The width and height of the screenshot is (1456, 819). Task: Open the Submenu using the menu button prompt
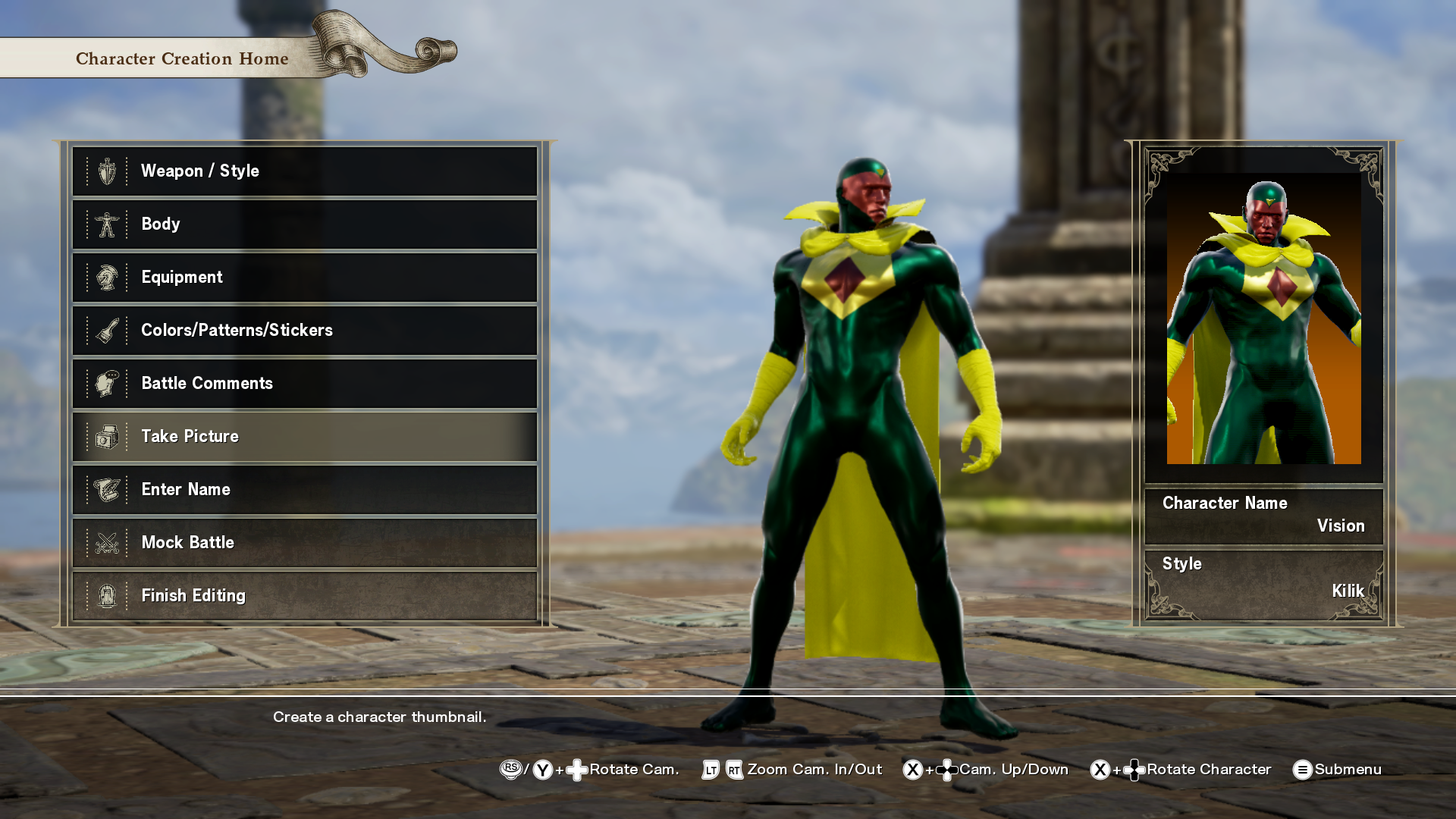[1303, 770]
